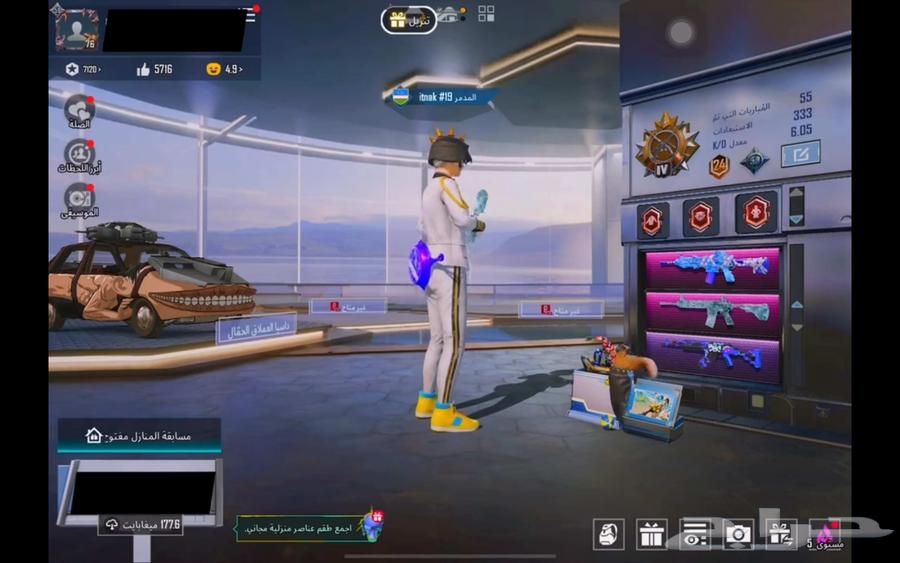Open the smiley face rating
This screenshot has width=900, height=563.
pos(224,69)
